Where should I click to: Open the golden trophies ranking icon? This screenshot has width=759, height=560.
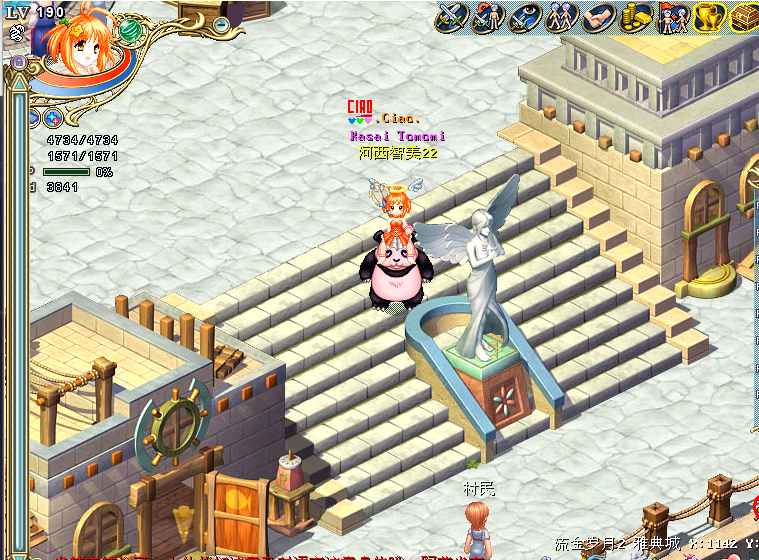(x=709, y=17)
